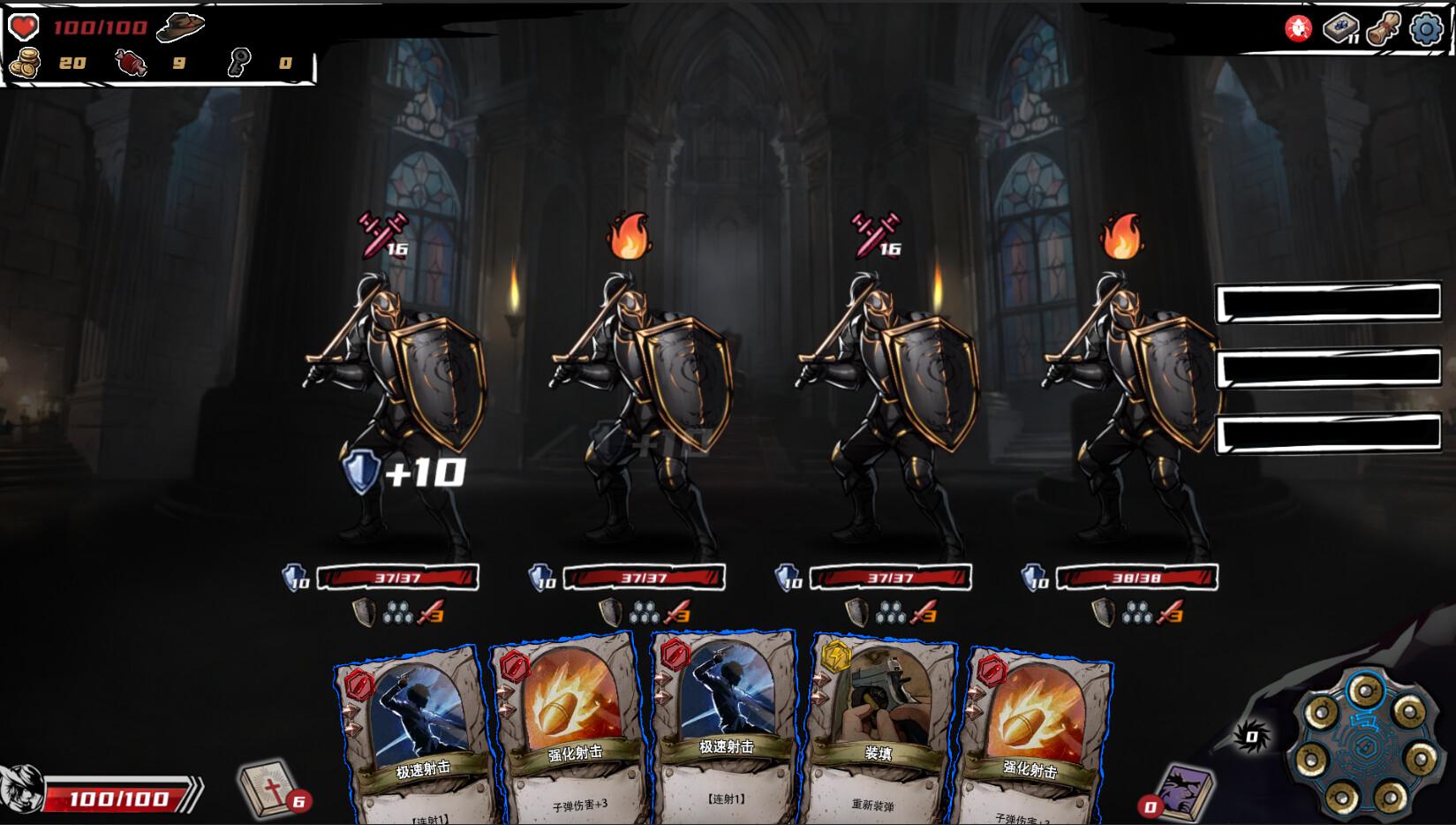Open the settings gear
Image resolution: width=1456 pixels, height=825 pixels.
[x=1426, y=29]
